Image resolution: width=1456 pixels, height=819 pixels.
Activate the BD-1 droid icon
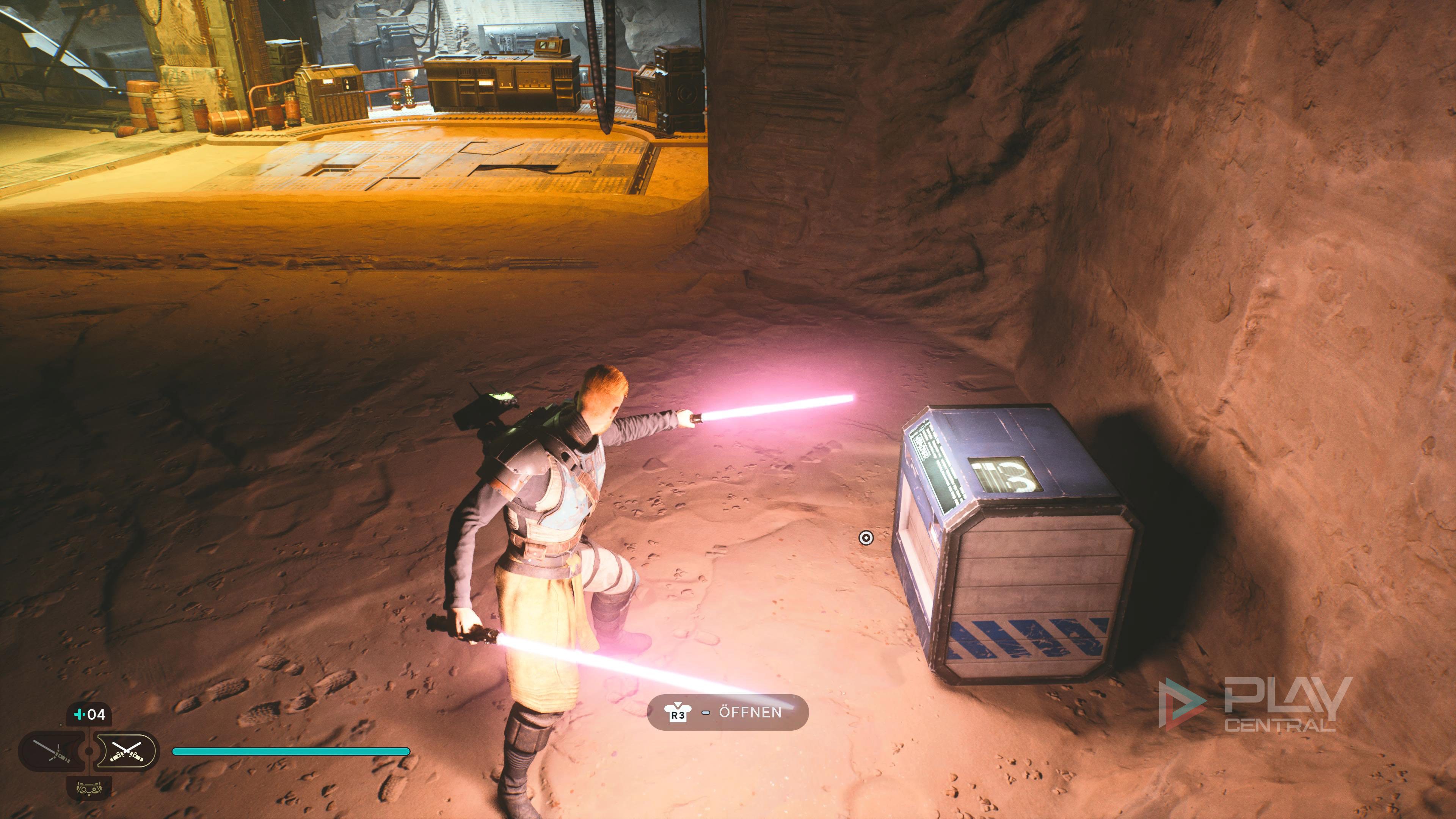pyautogui.click(x=89, y=788)
